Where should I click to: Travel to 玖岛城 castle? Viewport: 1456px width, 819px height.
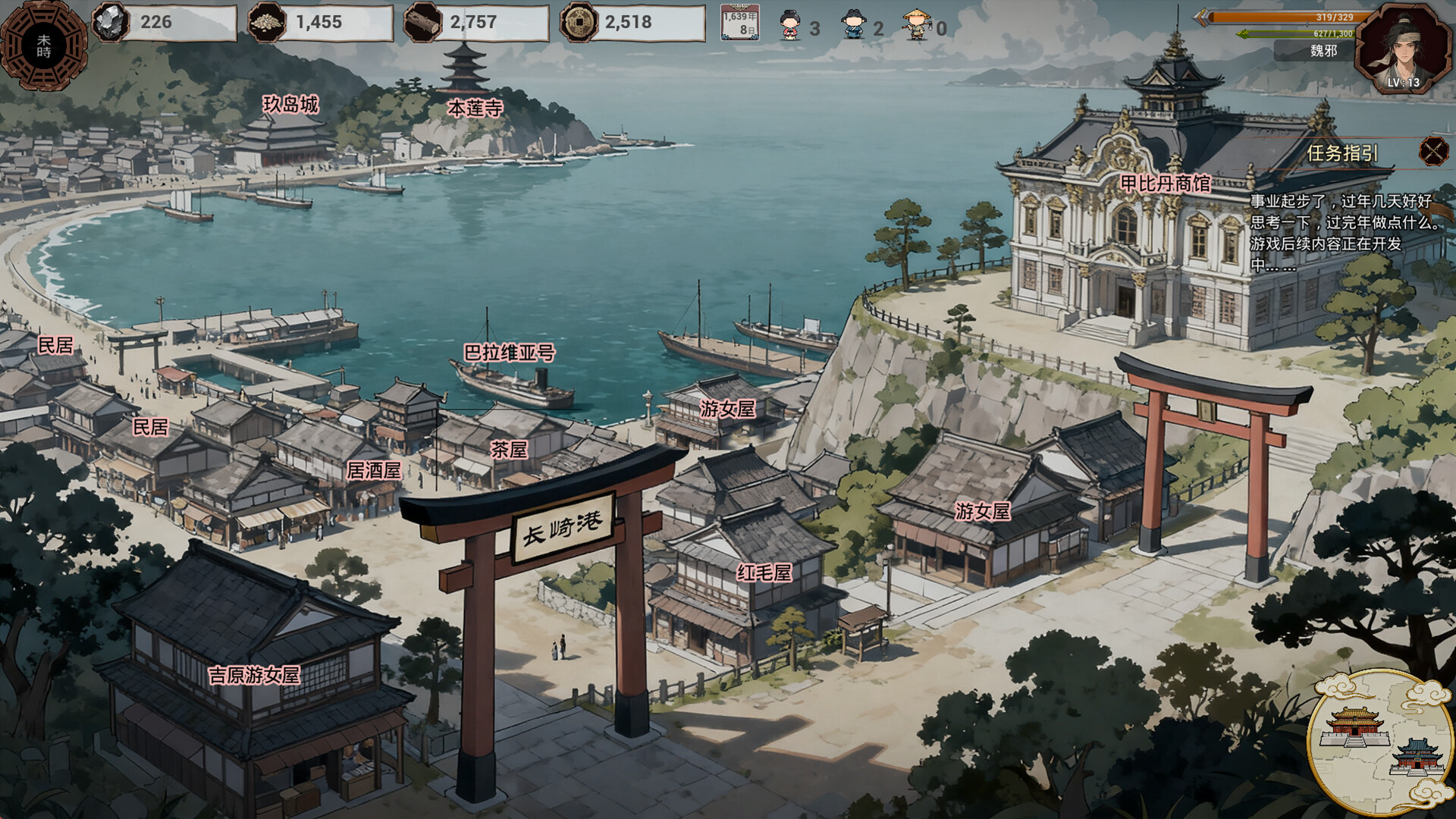(290, 105)
